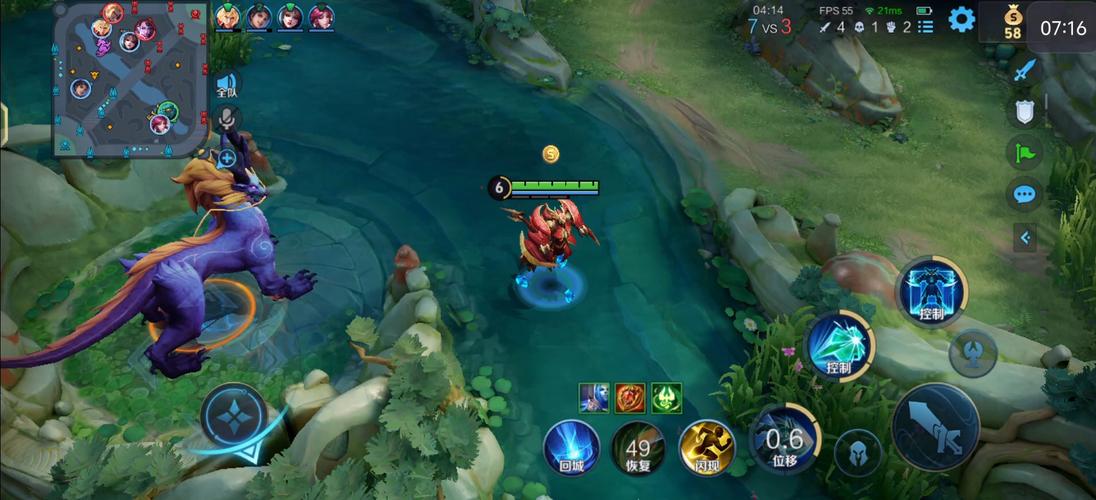Toggle the 全队 team voice speaker
This screenshot has height=500, width=1096.
(227, 84)
